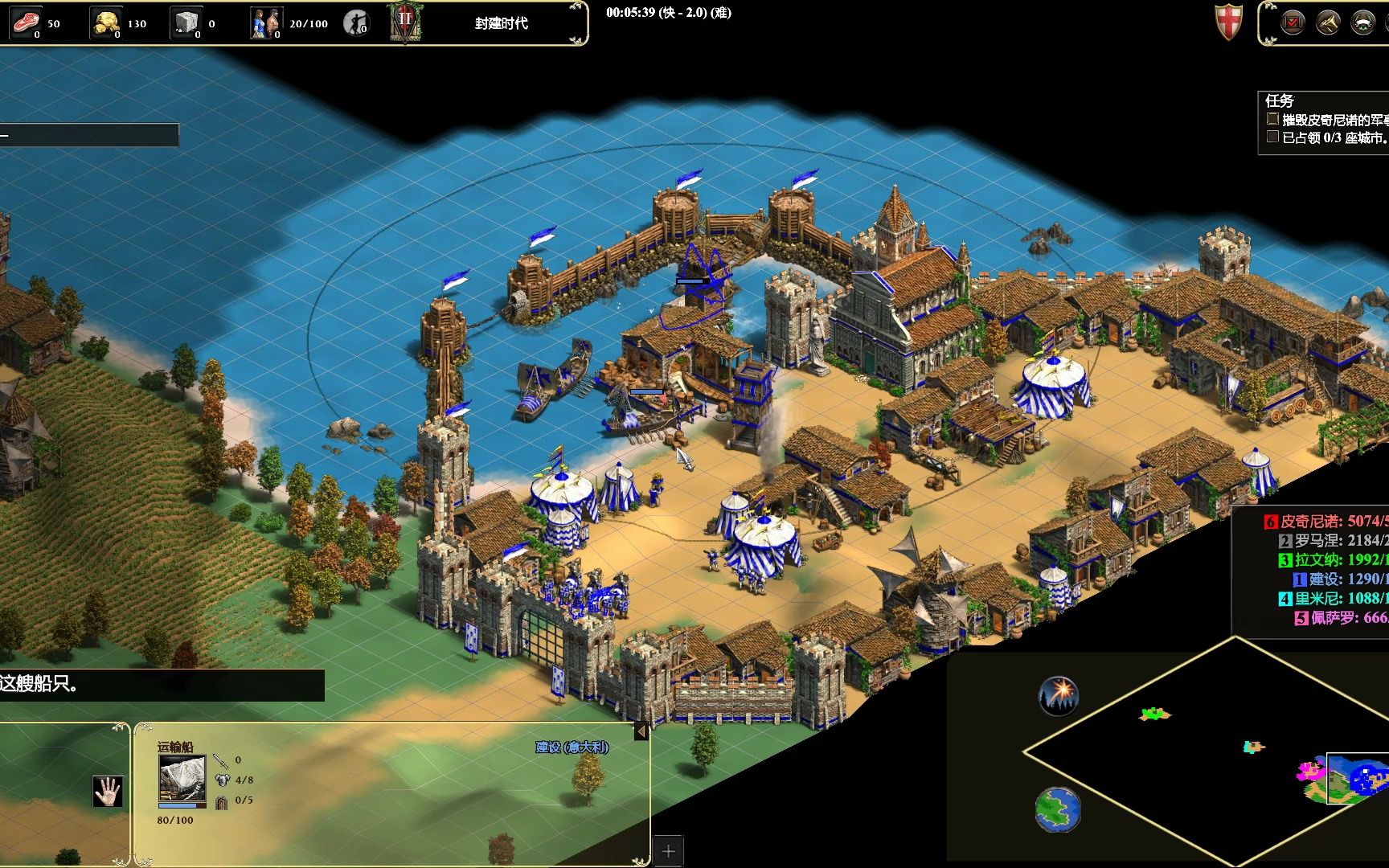Toggle the globe minimap mode button

1057,809
